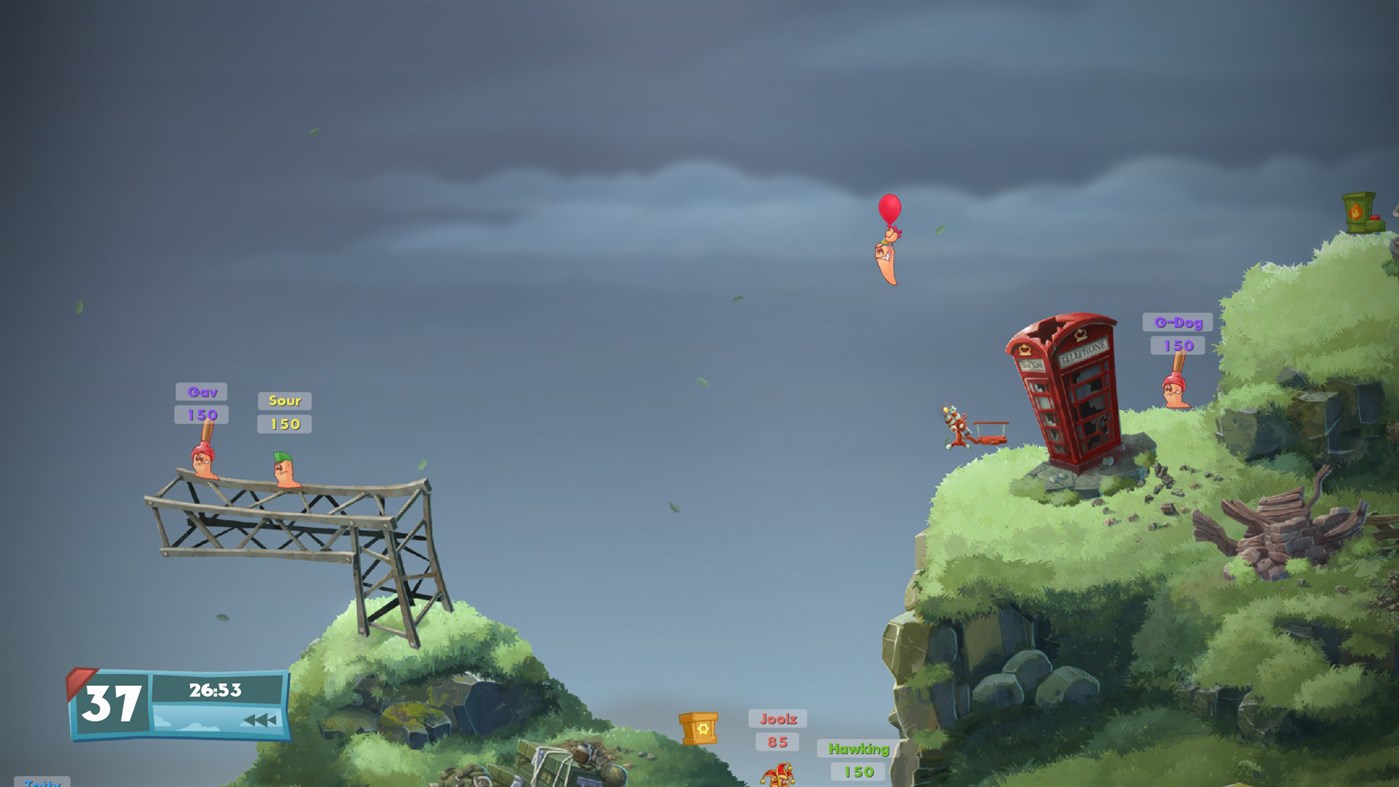Image resolution: width=1399 pixels, height=787 pixels.
Task: Toggle Sour's health display
Action: [x=284, y=423]
